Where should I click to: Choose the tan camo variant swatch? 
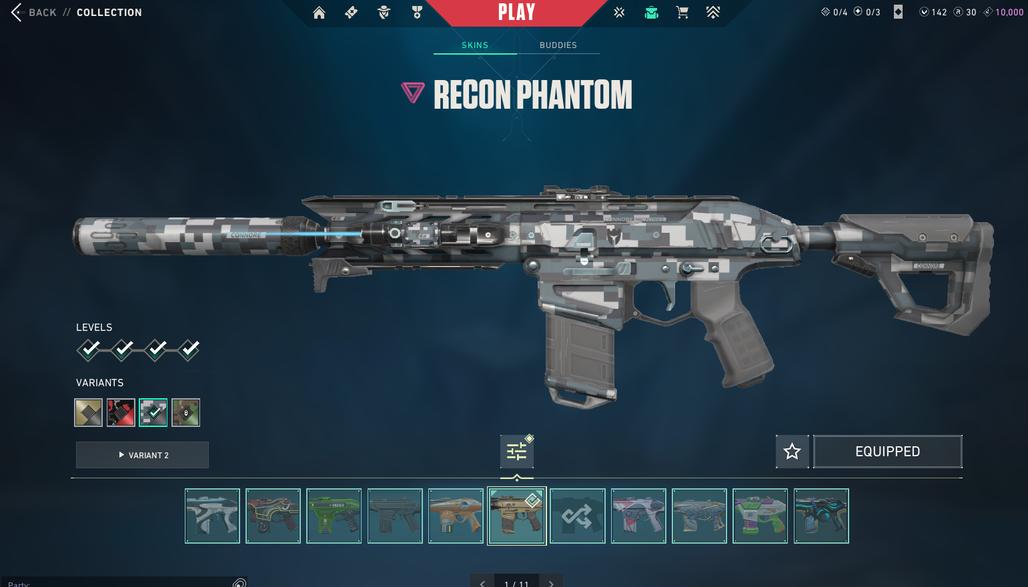click(x=89, y=412)
